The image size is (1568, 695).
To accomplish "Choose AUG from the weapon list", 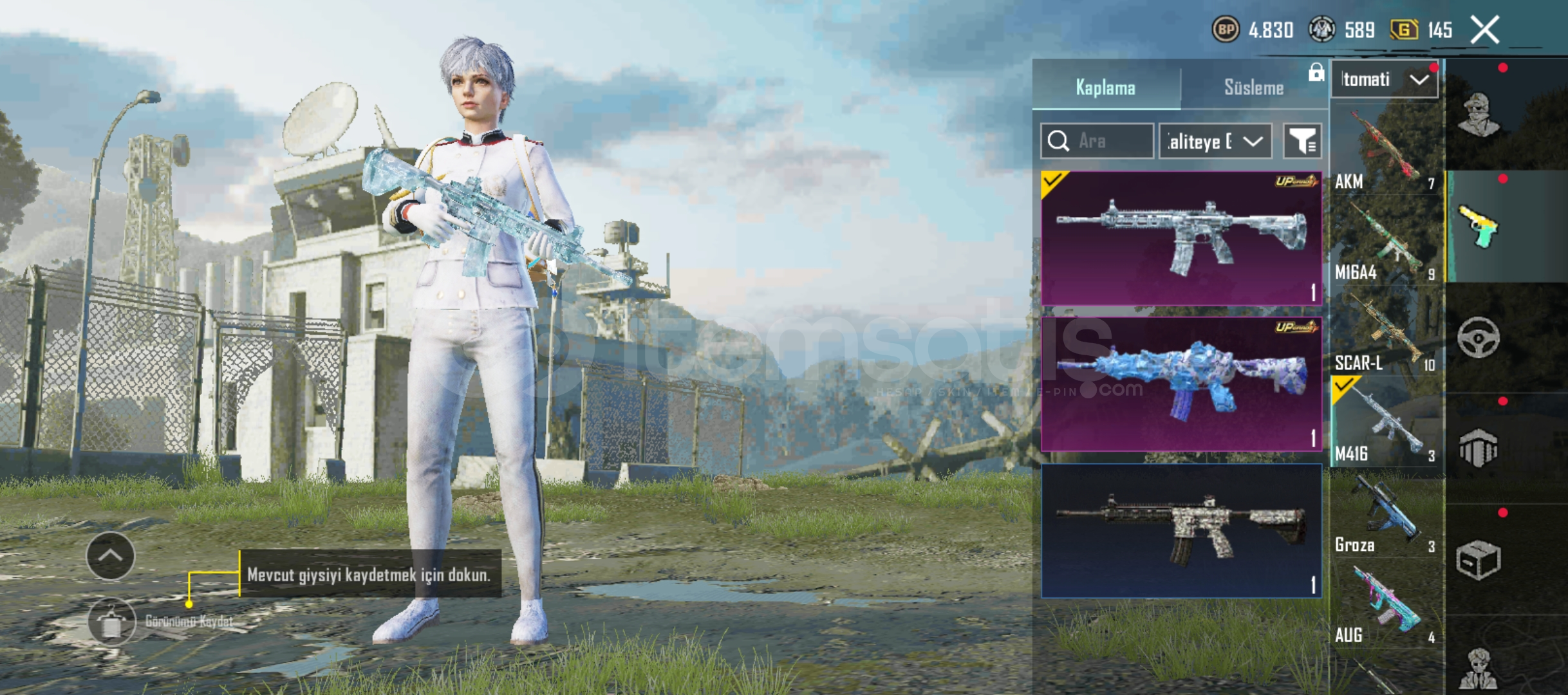I will click(1385, 606).
